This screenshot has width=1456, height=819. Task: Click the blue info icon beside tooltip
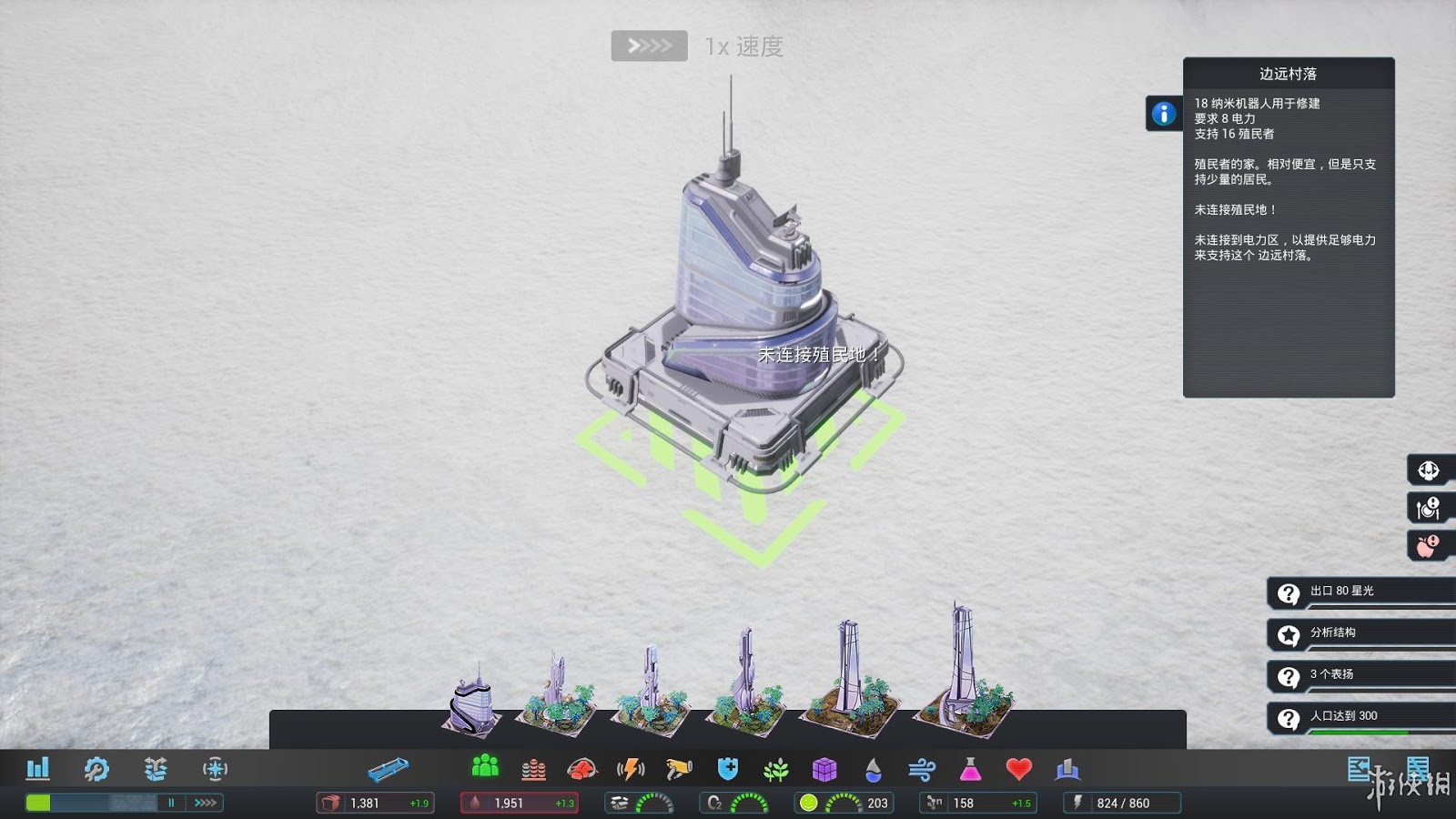pyautogui.click(x=1163, y=114)
